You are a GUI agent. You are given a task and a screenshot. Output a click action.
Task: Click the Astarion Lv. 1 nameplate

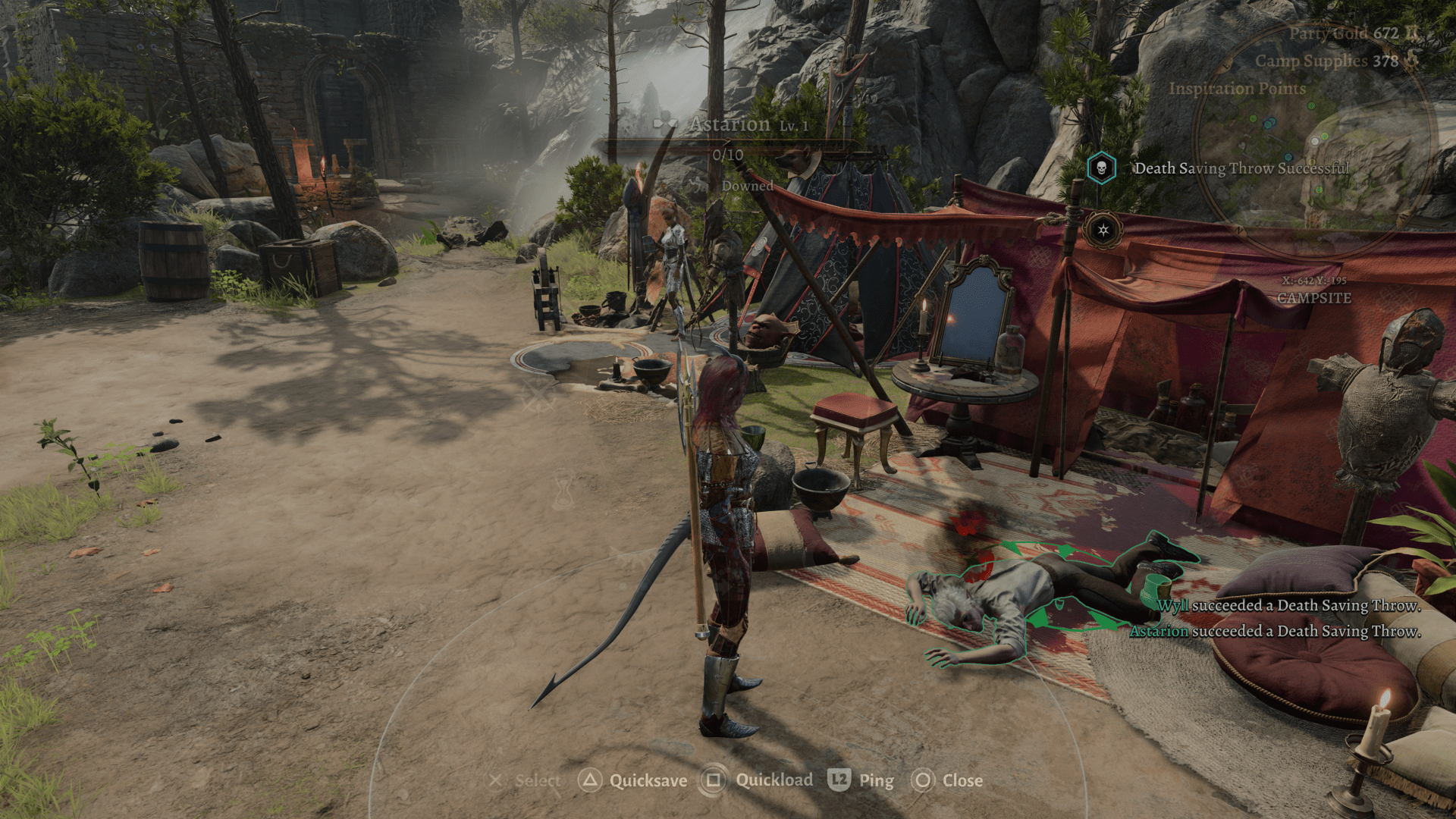730,124
